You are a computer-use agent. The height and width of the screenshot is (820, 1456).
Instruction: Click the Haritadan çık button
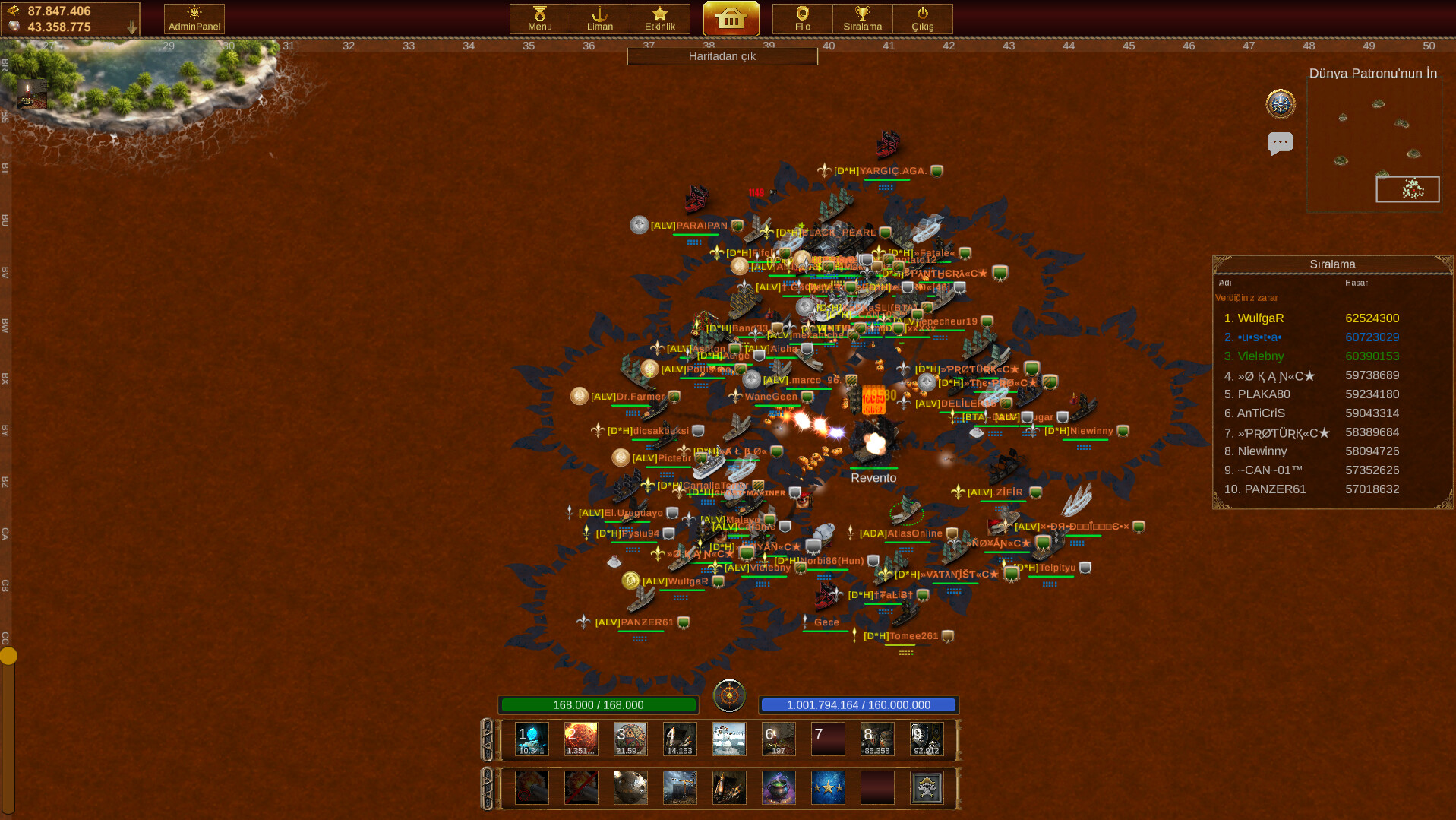(x=721, y=55)
